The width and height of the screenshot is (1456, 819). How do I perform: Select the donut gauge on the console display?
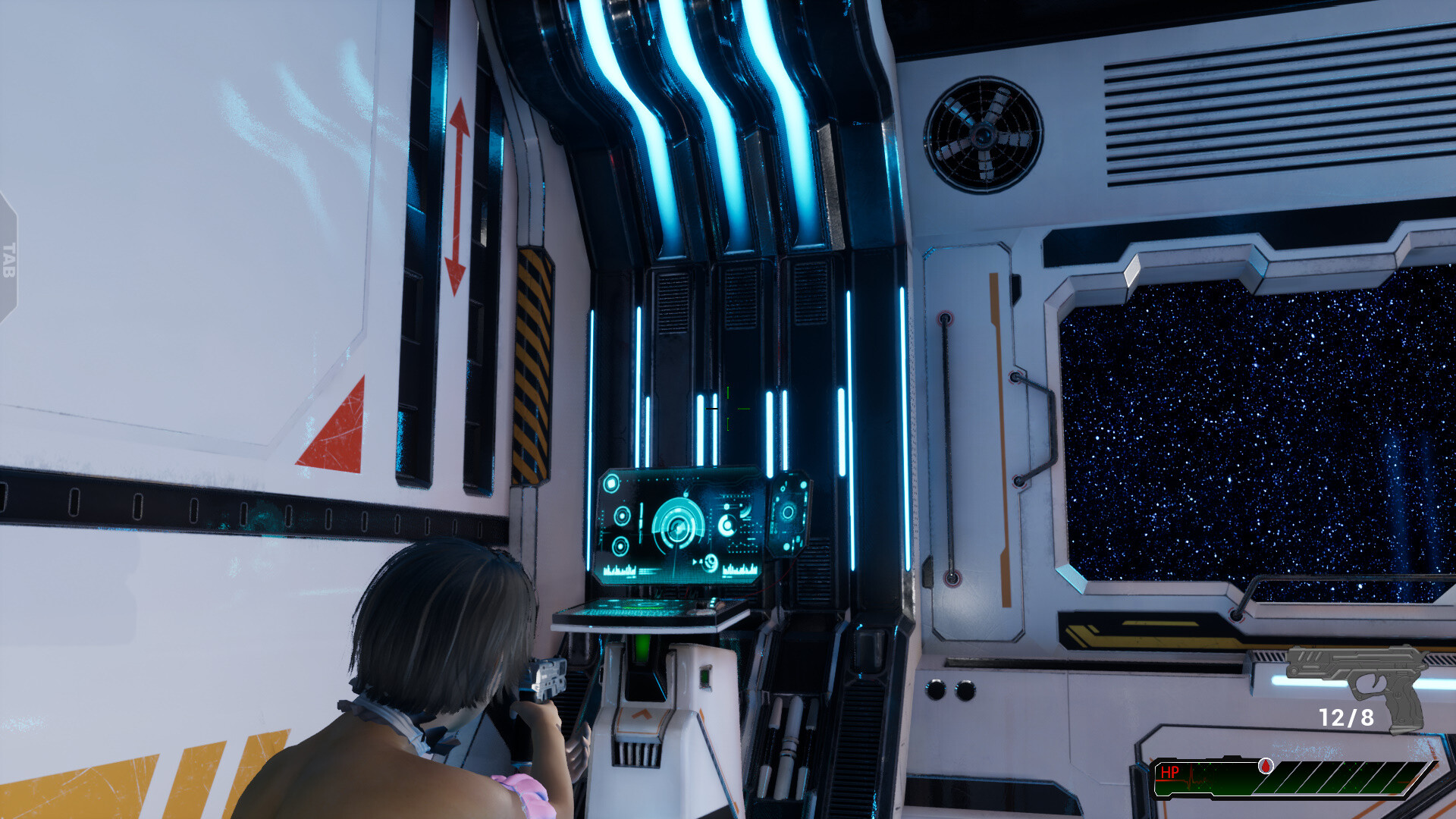(x=726, y=524)
